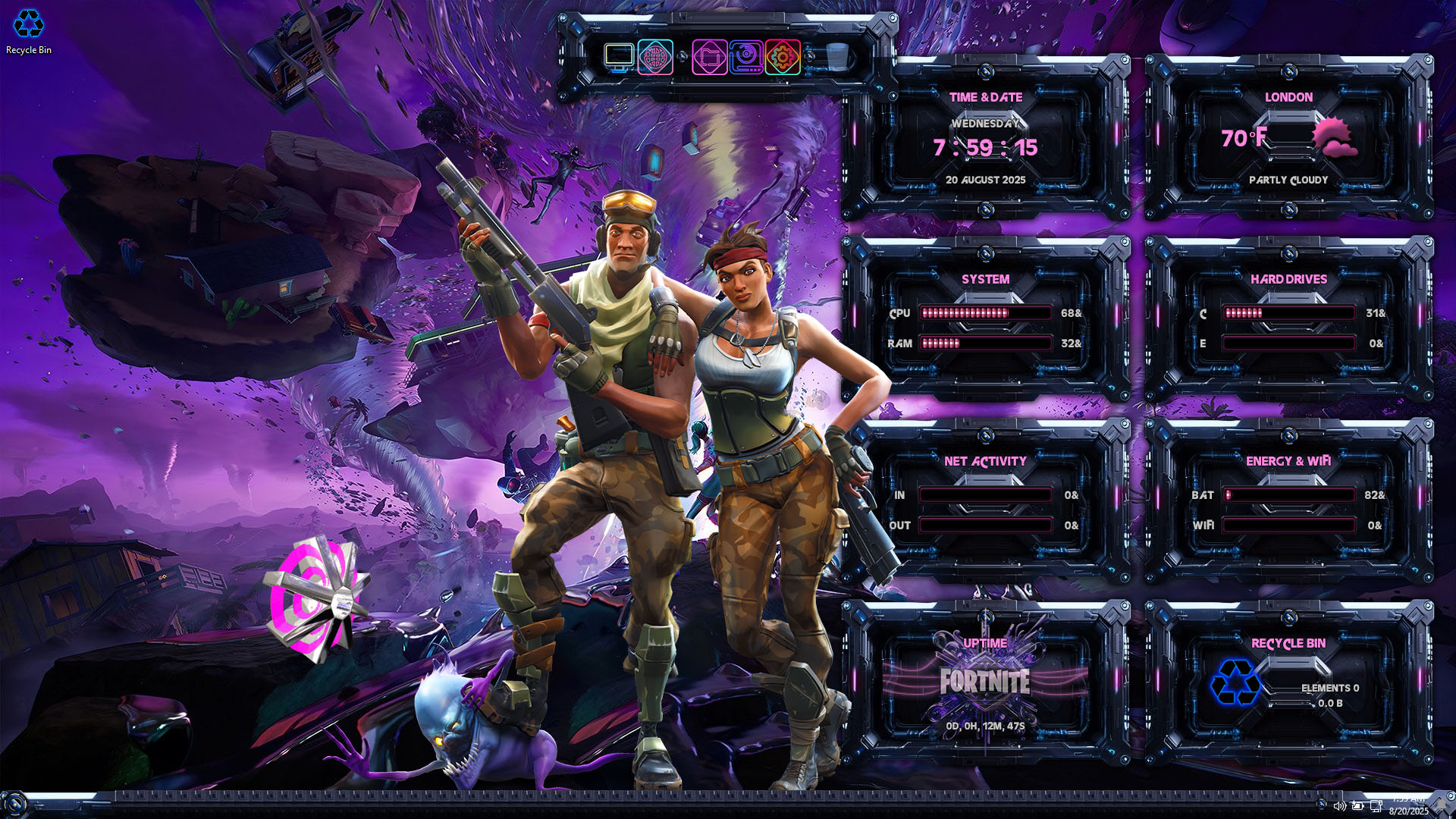Click the speaker volume icon in the tray
Screen dimensions: 1456x819
[x=1339, y=806]
